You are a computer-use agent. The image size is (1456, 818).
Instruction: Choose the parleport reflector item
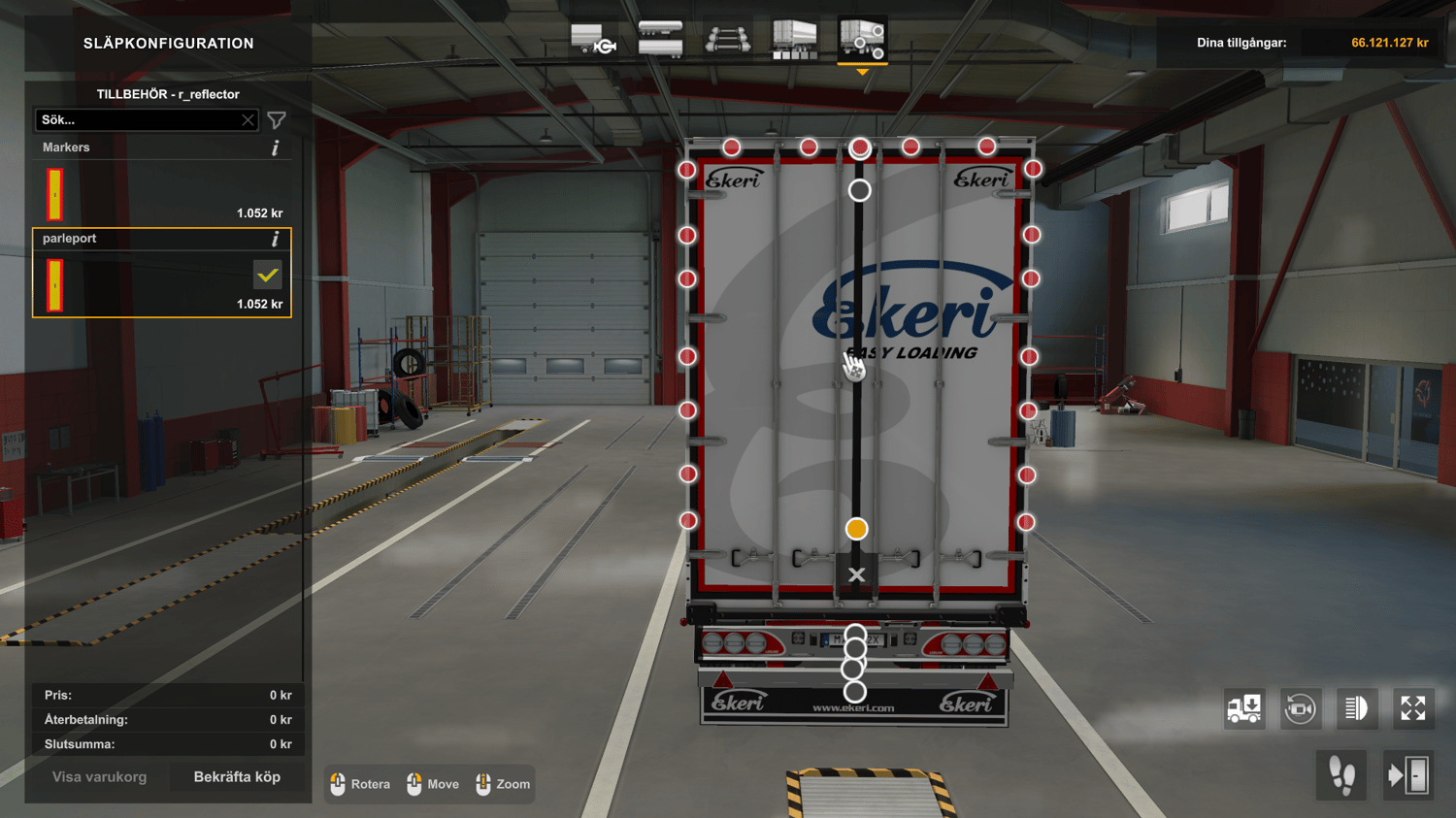click(161, 283)
